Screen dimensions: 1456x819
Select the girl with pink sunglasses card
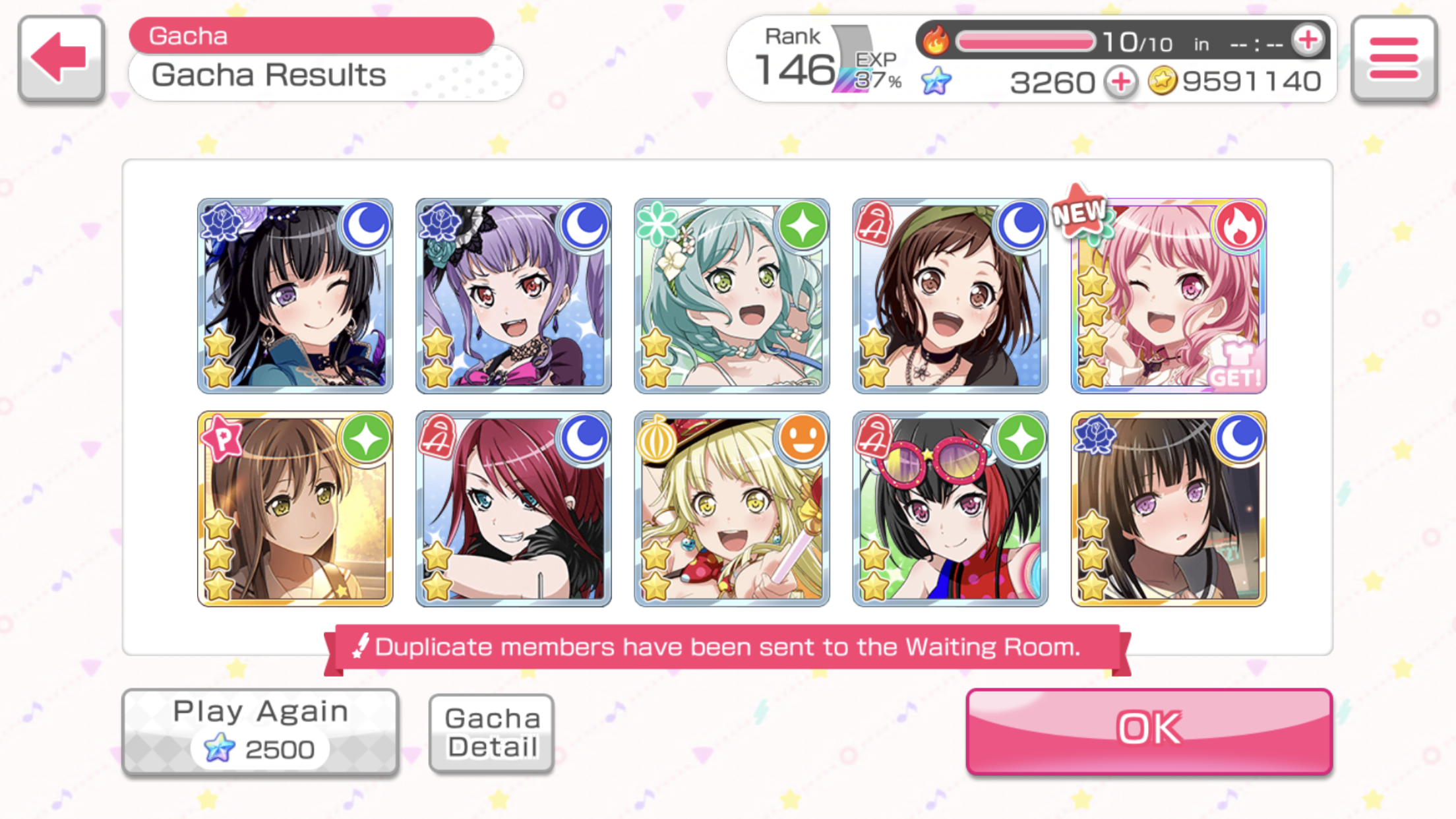pos(950,508)
